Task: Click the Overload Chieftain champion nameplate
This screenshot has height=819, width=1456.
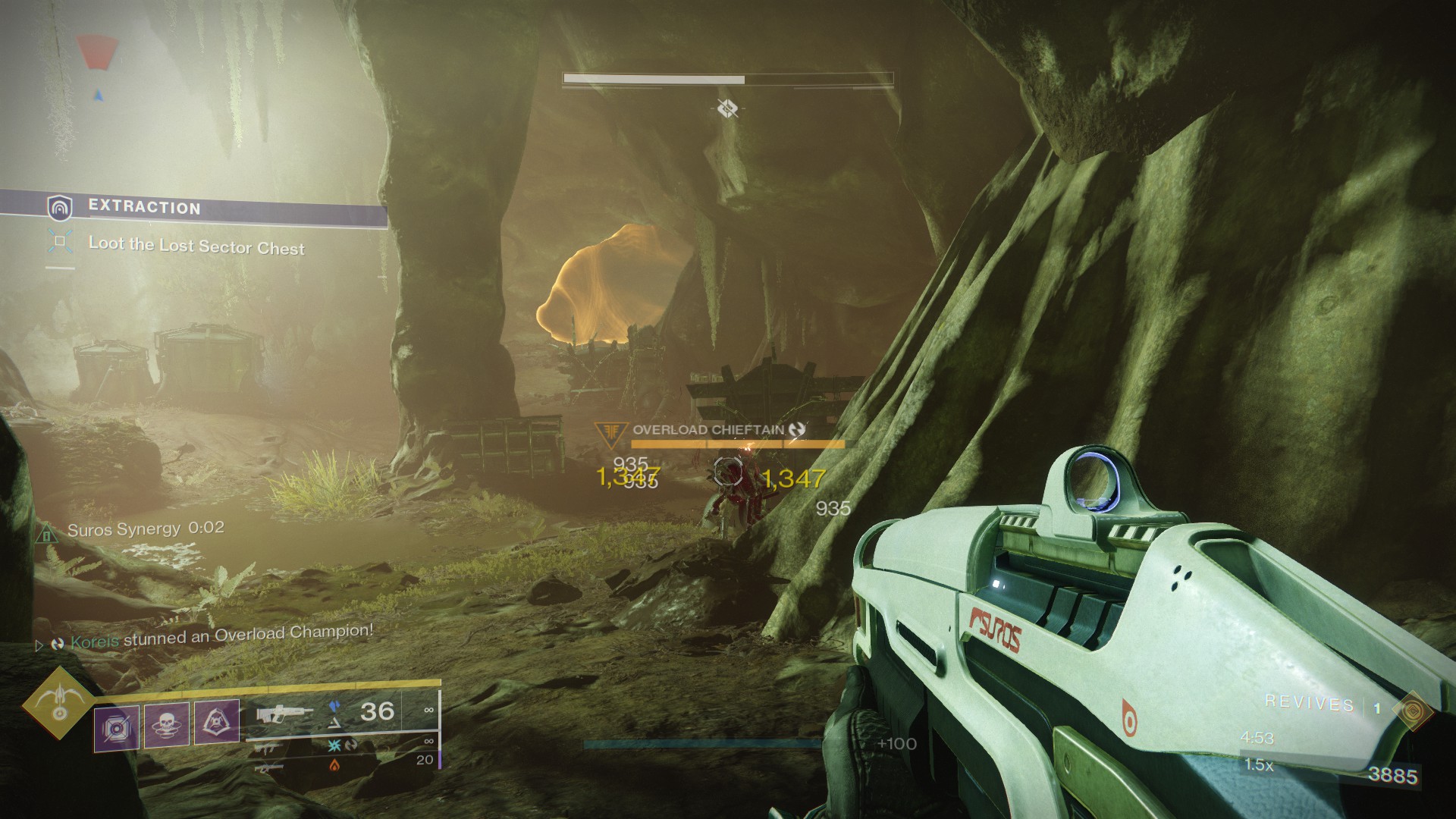Action: click(x=708, y=430)
